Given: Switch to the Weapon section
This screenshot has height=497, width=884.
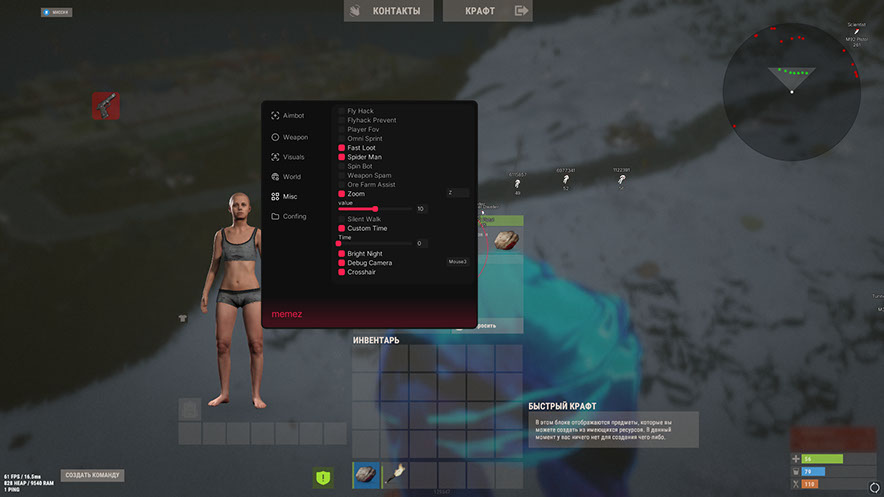Looking at the screenshot, I should pyautogui.click(x=294, y=137).
